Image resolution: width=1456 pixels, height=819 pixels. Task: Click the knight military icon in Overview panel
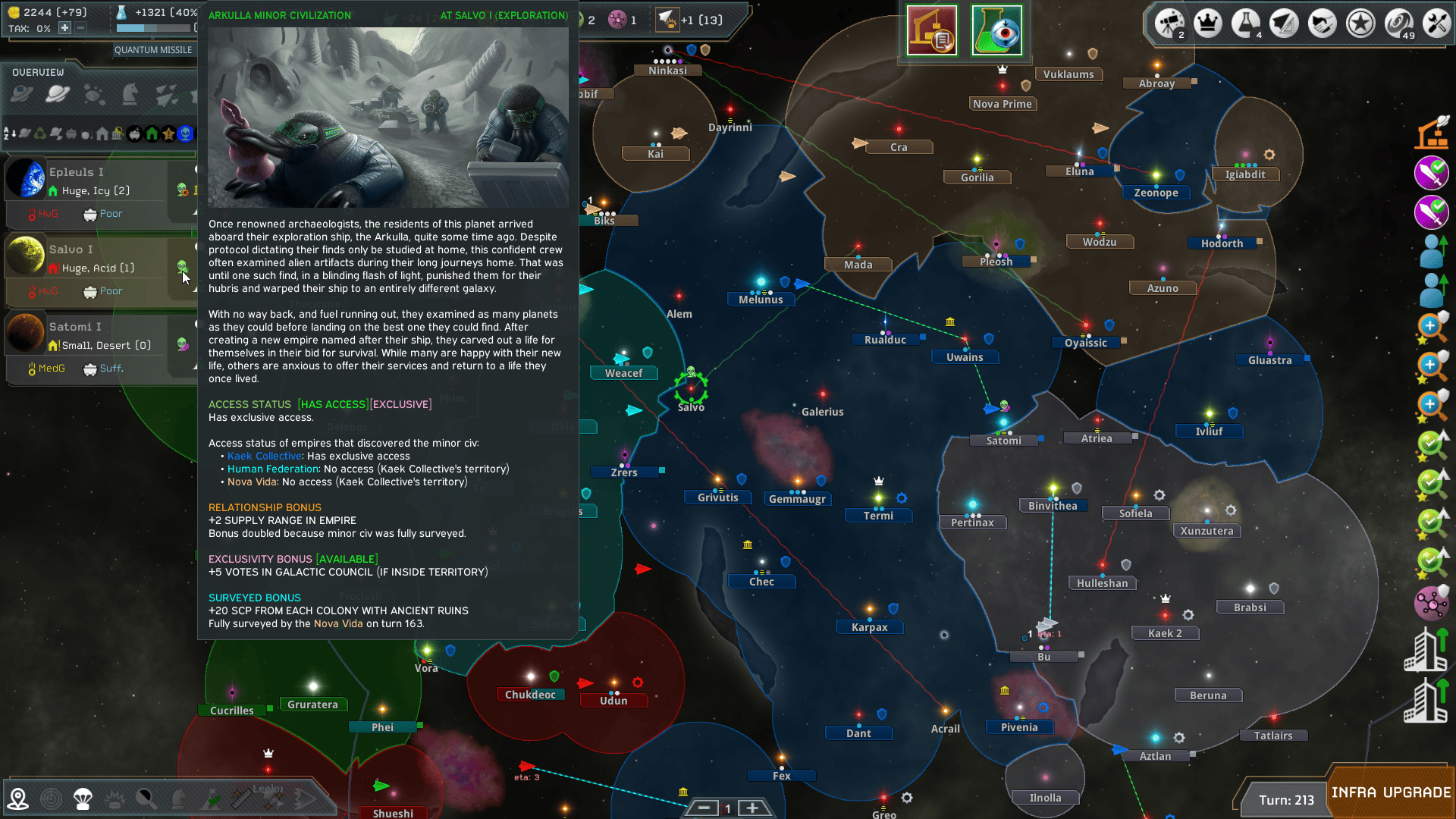pos(130,94)
